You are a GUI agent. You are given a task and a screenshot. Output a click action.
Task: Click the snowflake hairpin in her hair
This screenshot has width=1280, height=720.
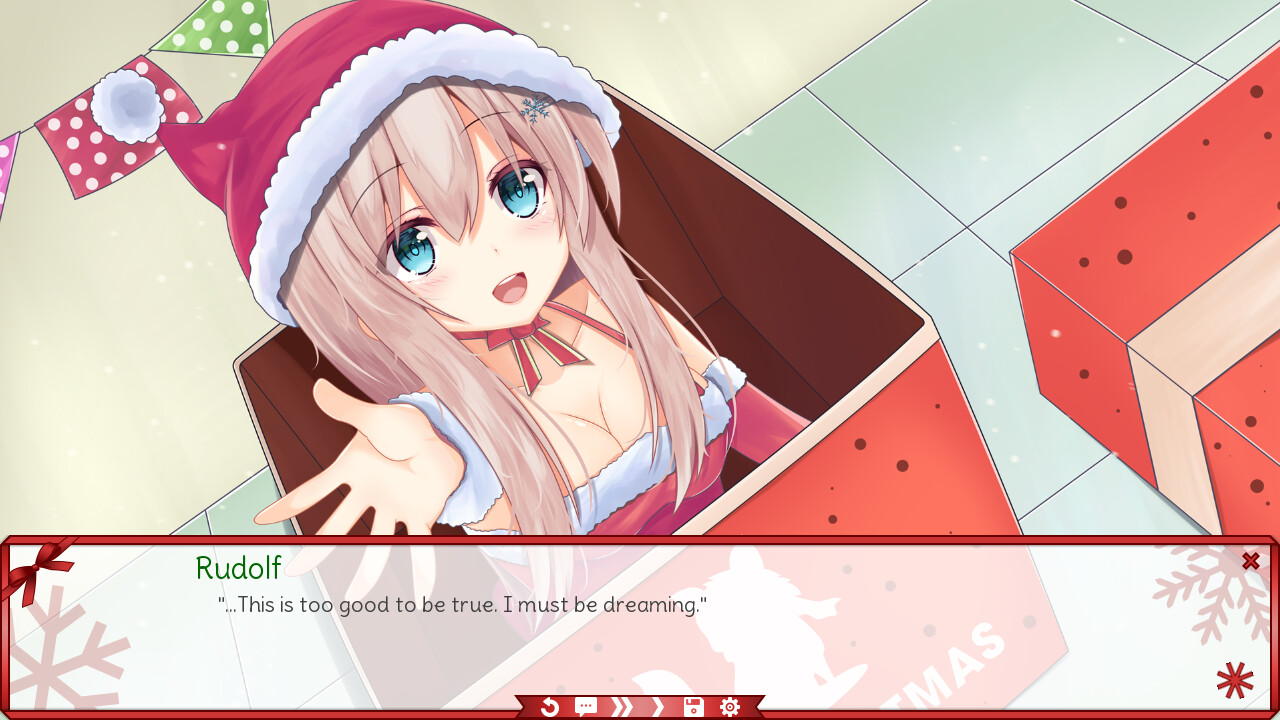[535, 110]
